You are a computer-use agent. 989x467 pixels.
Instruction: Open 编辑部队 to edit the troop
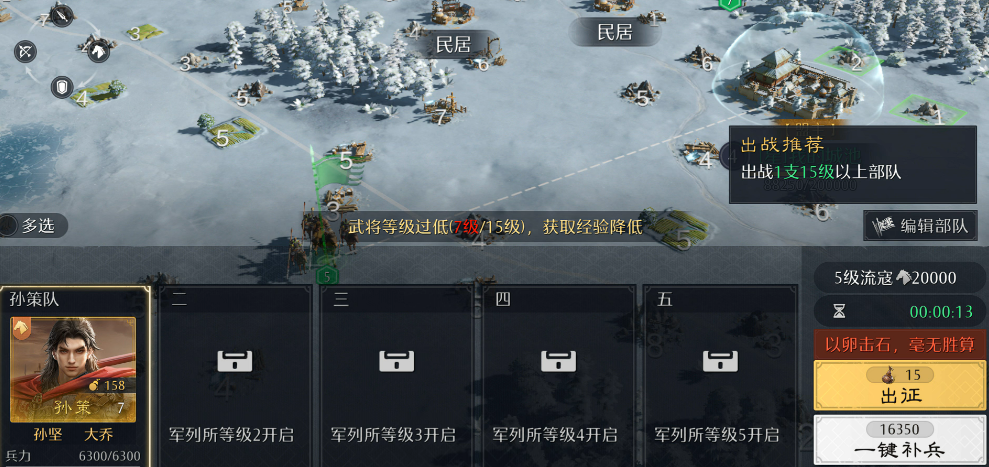920,226
